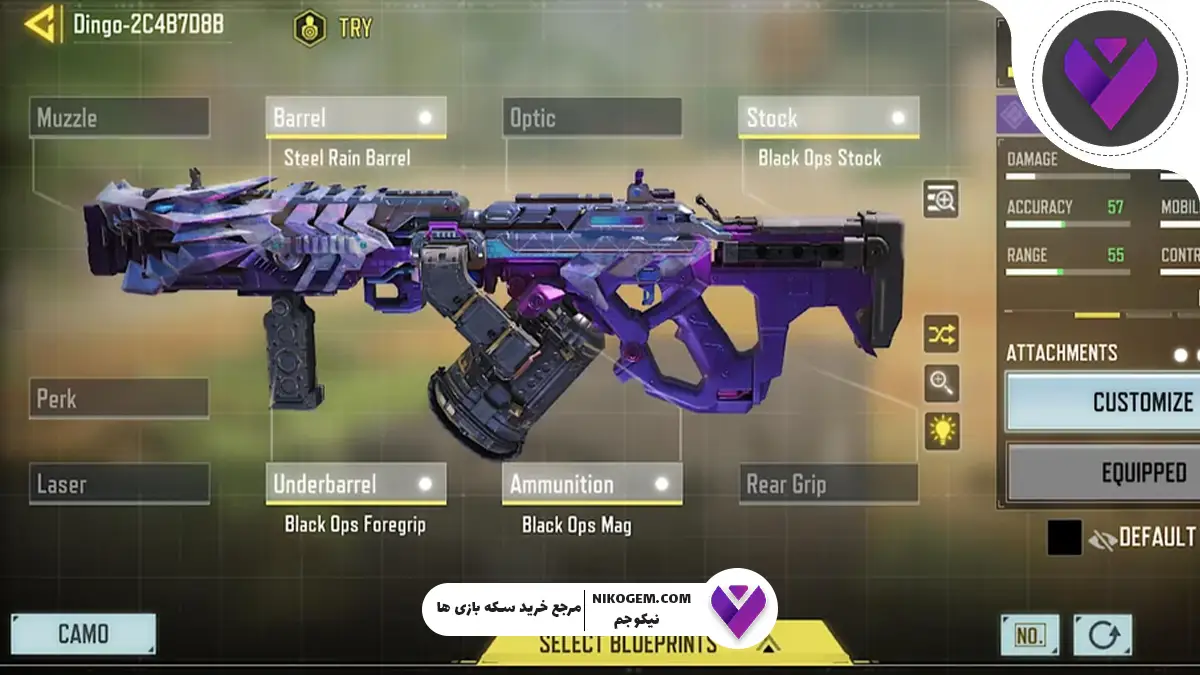Try the weapon in the firing range
1200x675 pixels.
[333, 28]
